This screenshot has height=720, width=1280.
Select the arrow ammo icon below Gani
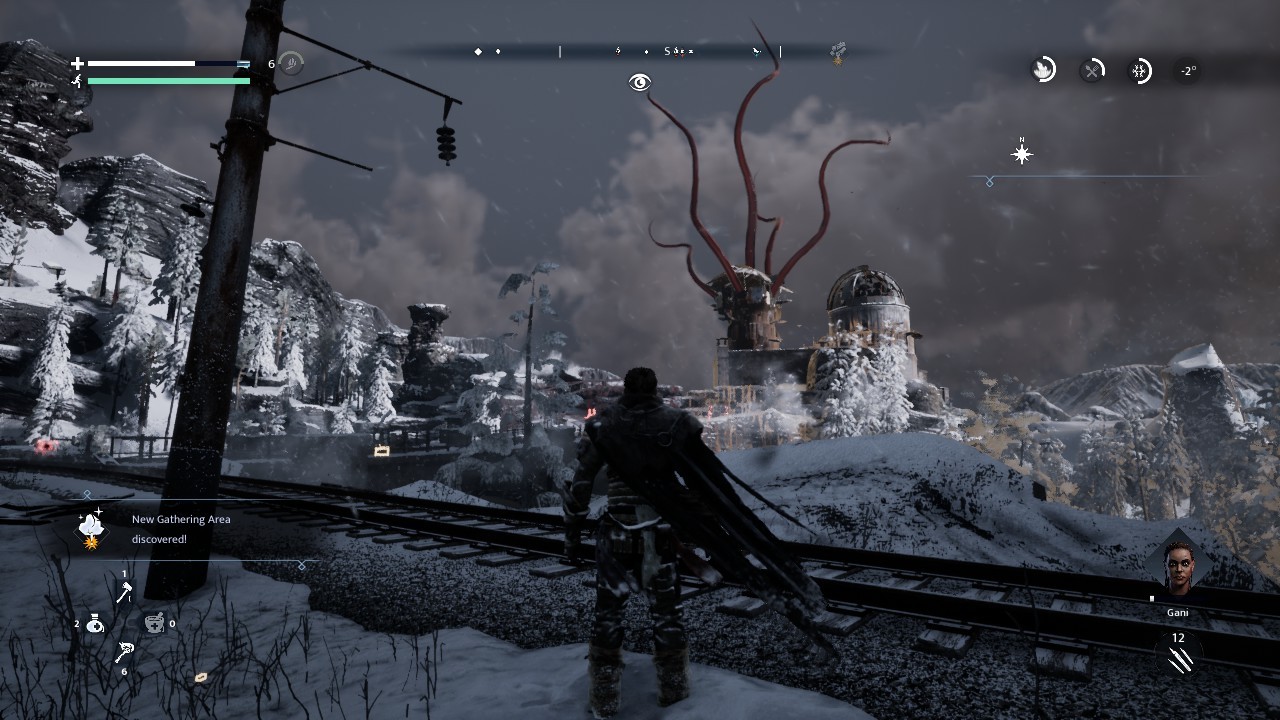point(1179,659)
